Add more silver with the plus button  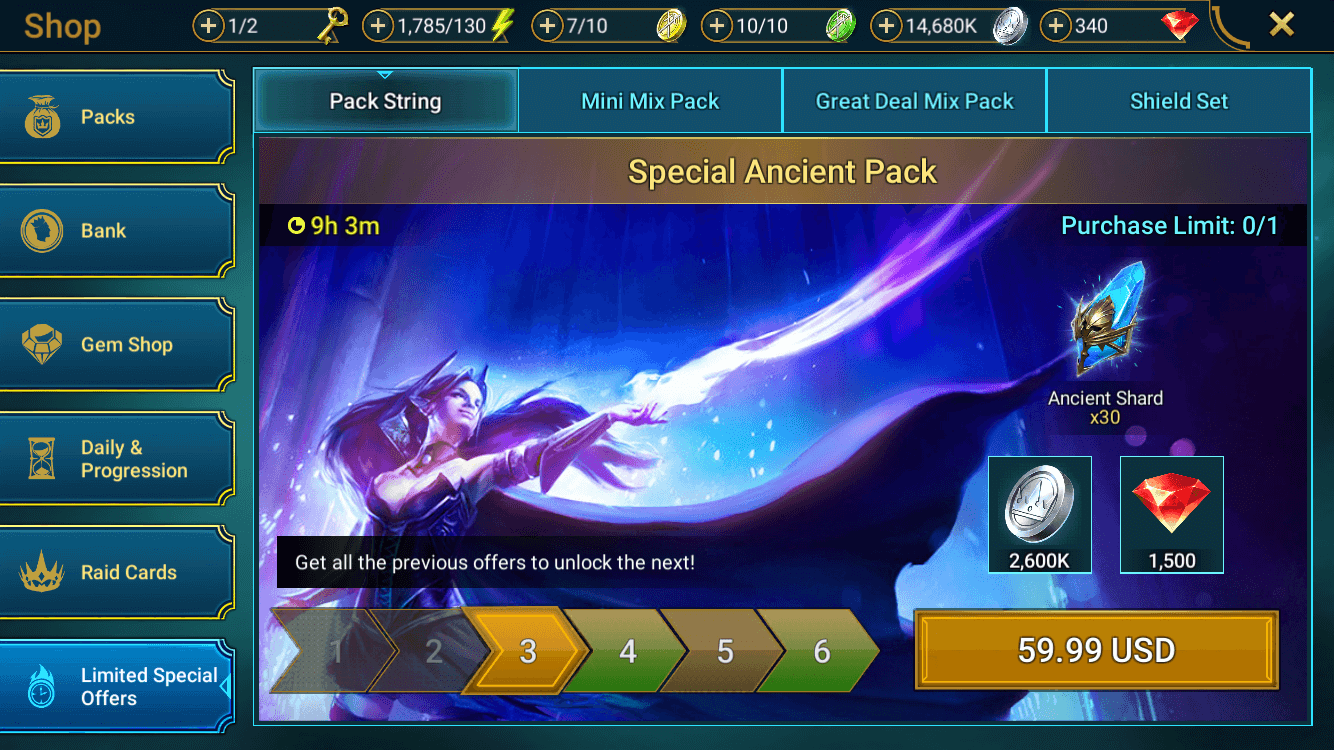(886, 26)
